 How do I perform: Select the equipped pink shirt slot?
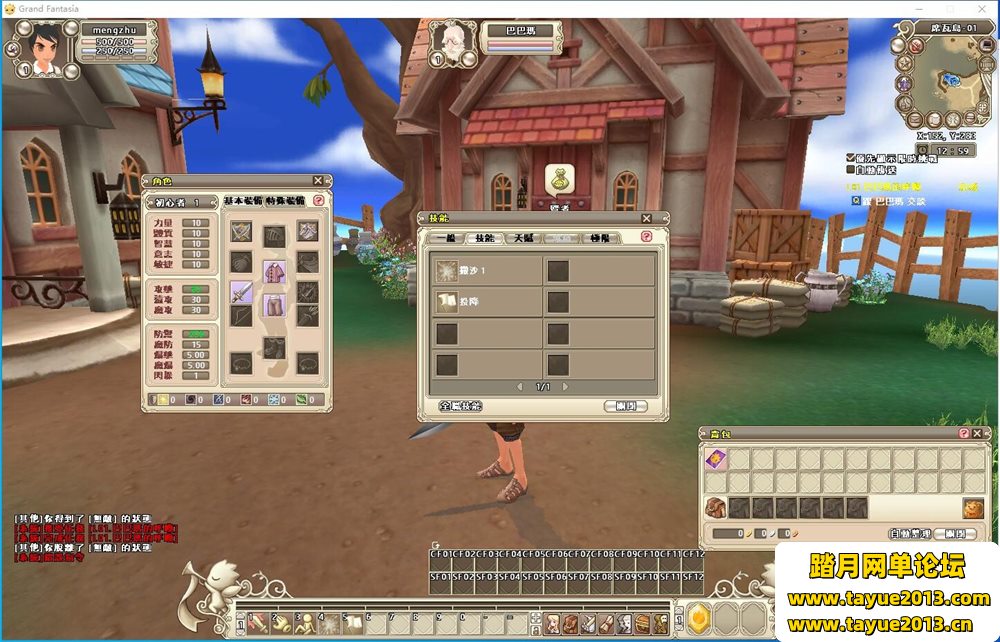point(274,271)
